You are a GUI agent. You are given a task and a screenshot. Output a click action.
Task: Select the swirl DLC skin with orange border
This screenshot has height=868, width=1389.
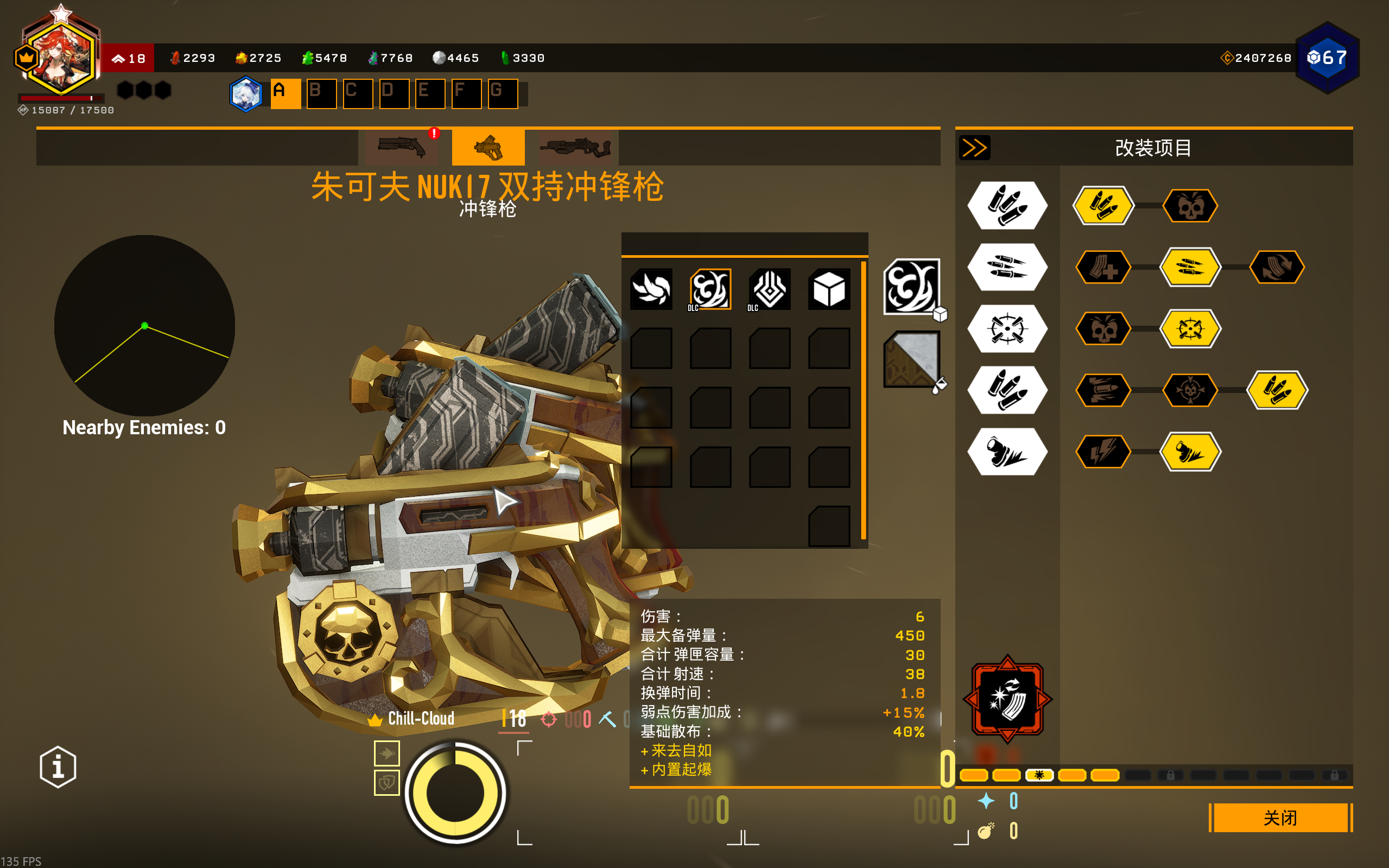pos(710,289)
